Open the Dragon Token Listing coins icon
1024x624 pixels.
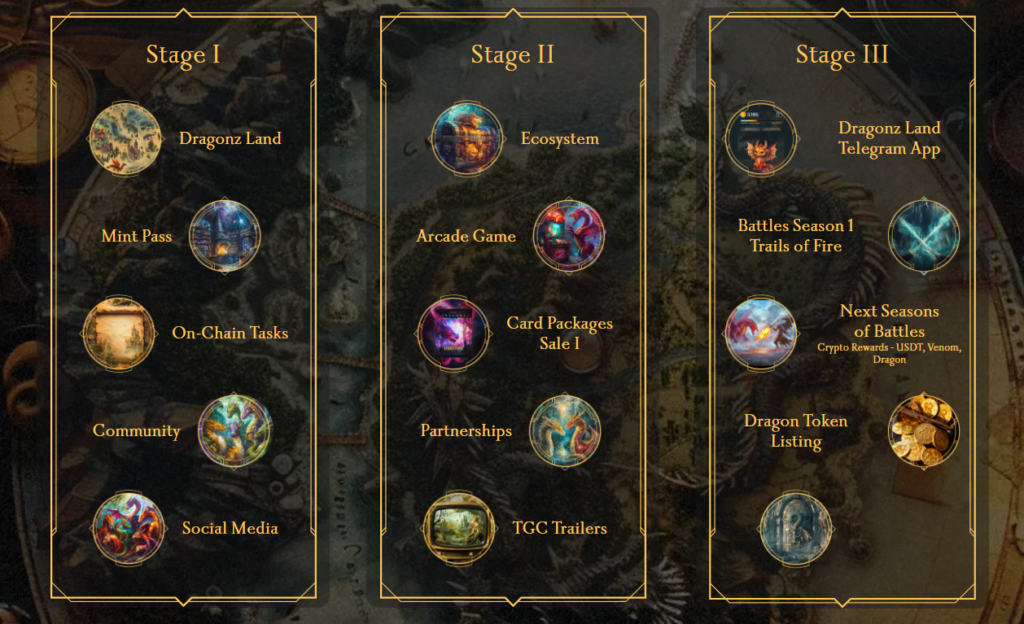[924, 431]
